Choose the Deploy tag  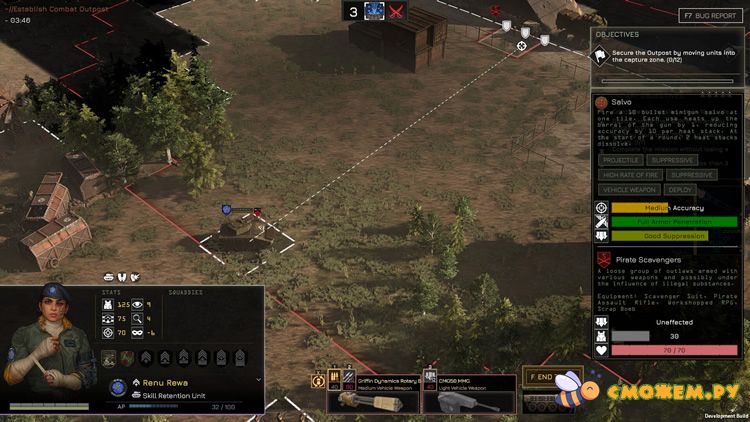pyautogui.click(x=680, y=190)
